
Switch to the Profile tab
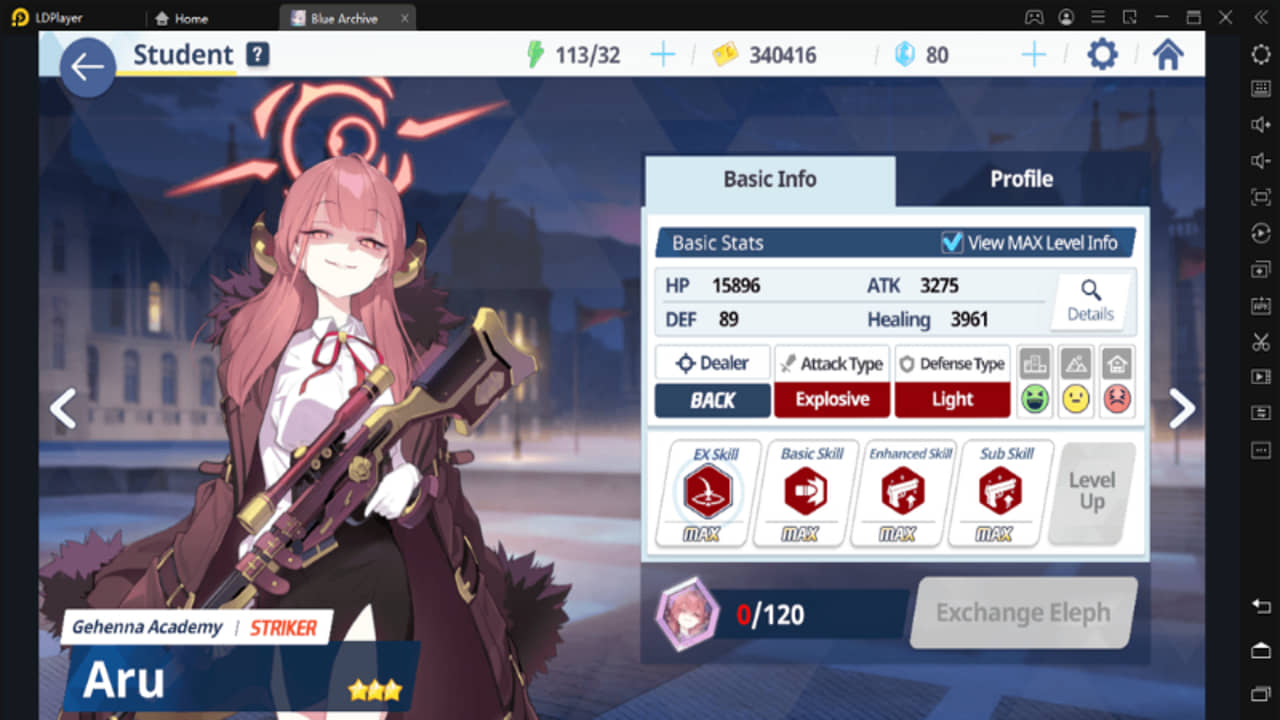pos(1022,179)
